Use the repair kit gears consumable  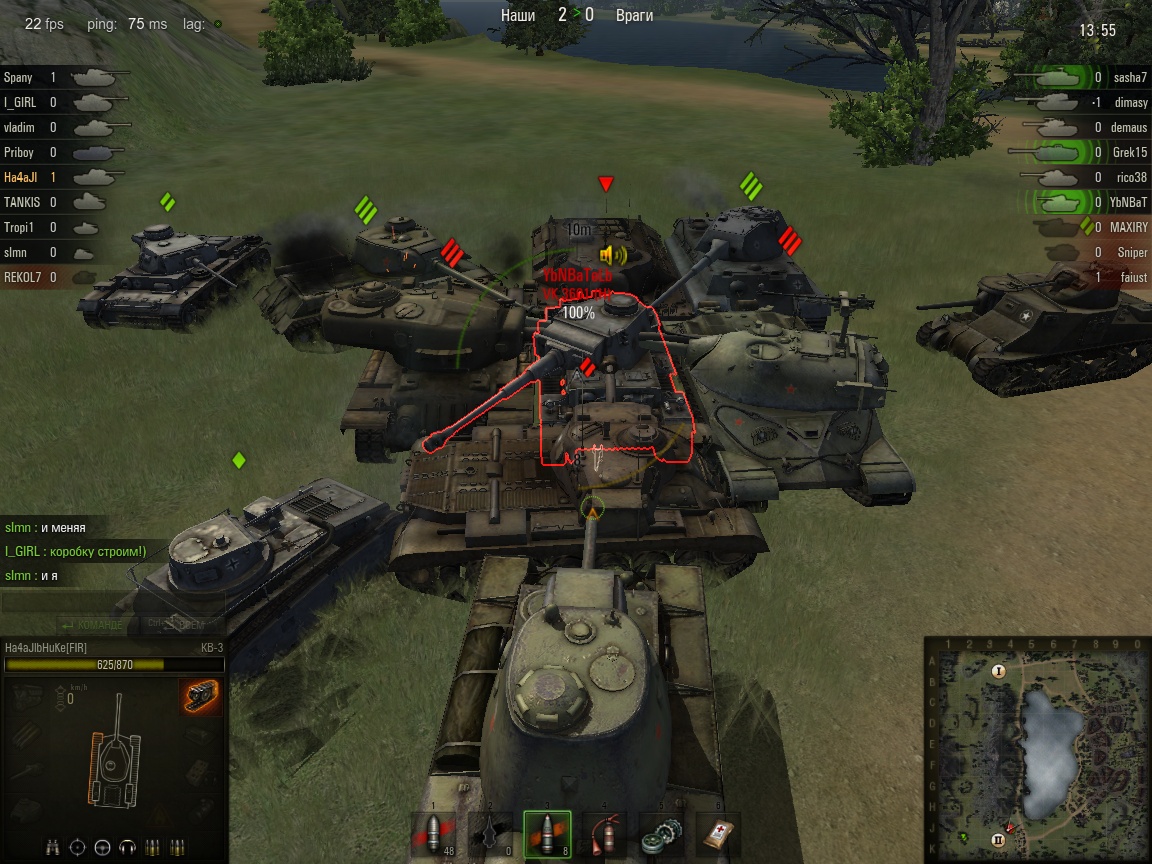click(660, 834)
